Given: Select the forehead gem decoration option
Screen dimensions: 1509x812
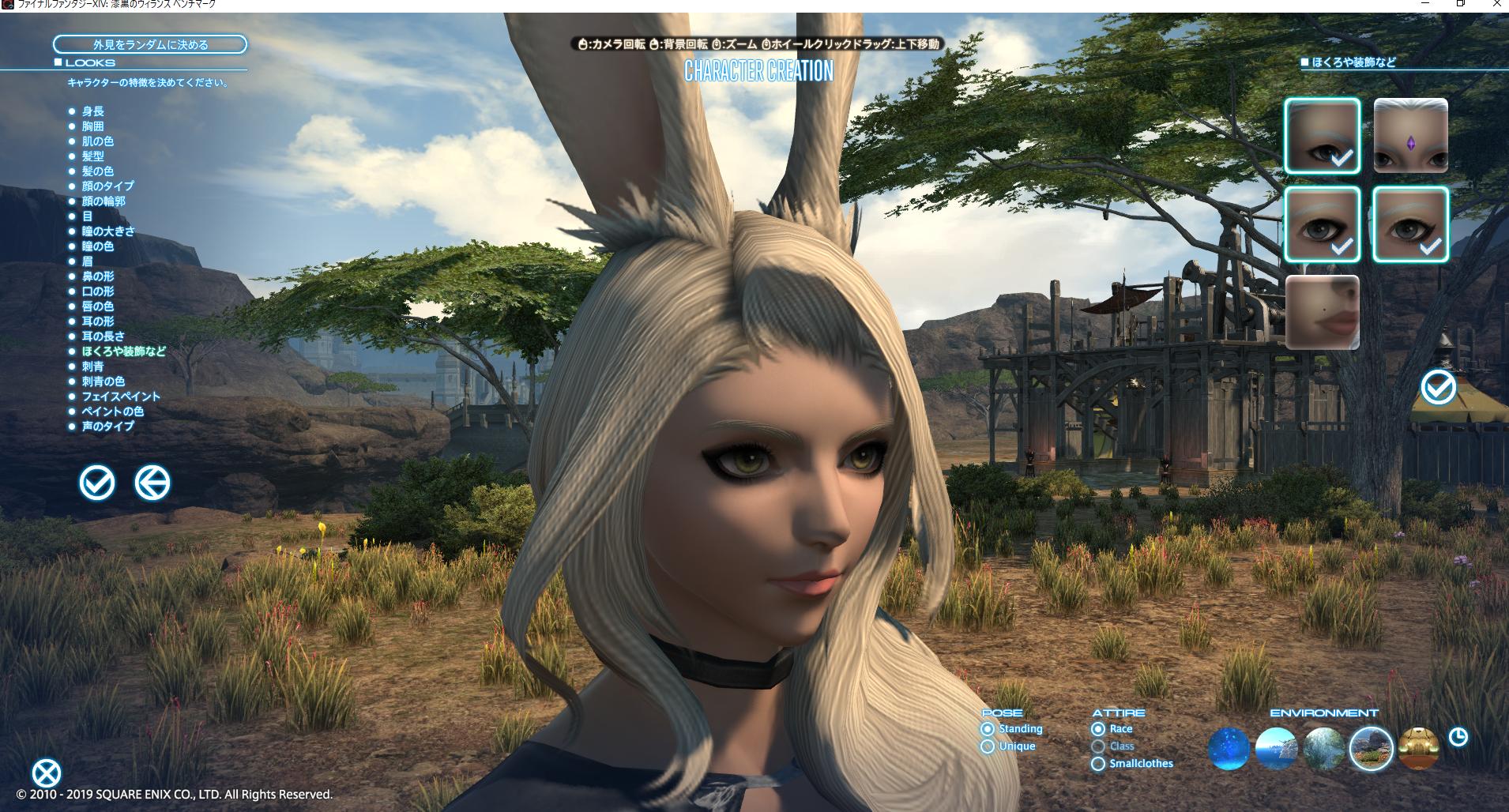Looking at the screenshot, I should 1412,134.
